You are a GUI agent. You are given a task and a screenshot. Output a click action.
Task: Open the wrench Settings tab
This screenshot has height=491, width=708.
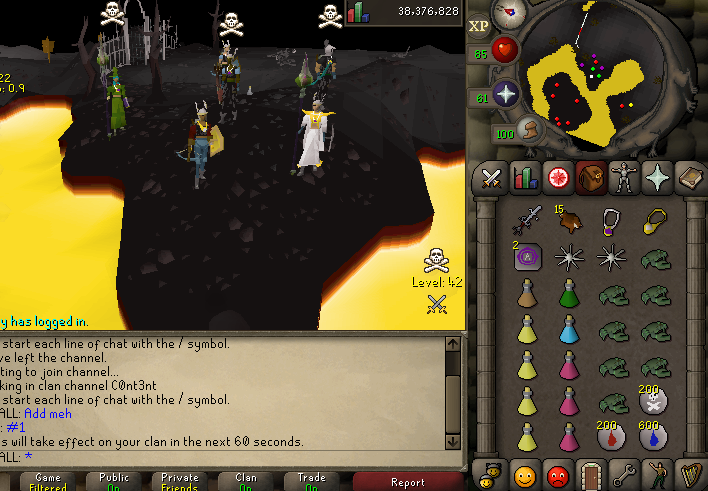tap(623, 472)
